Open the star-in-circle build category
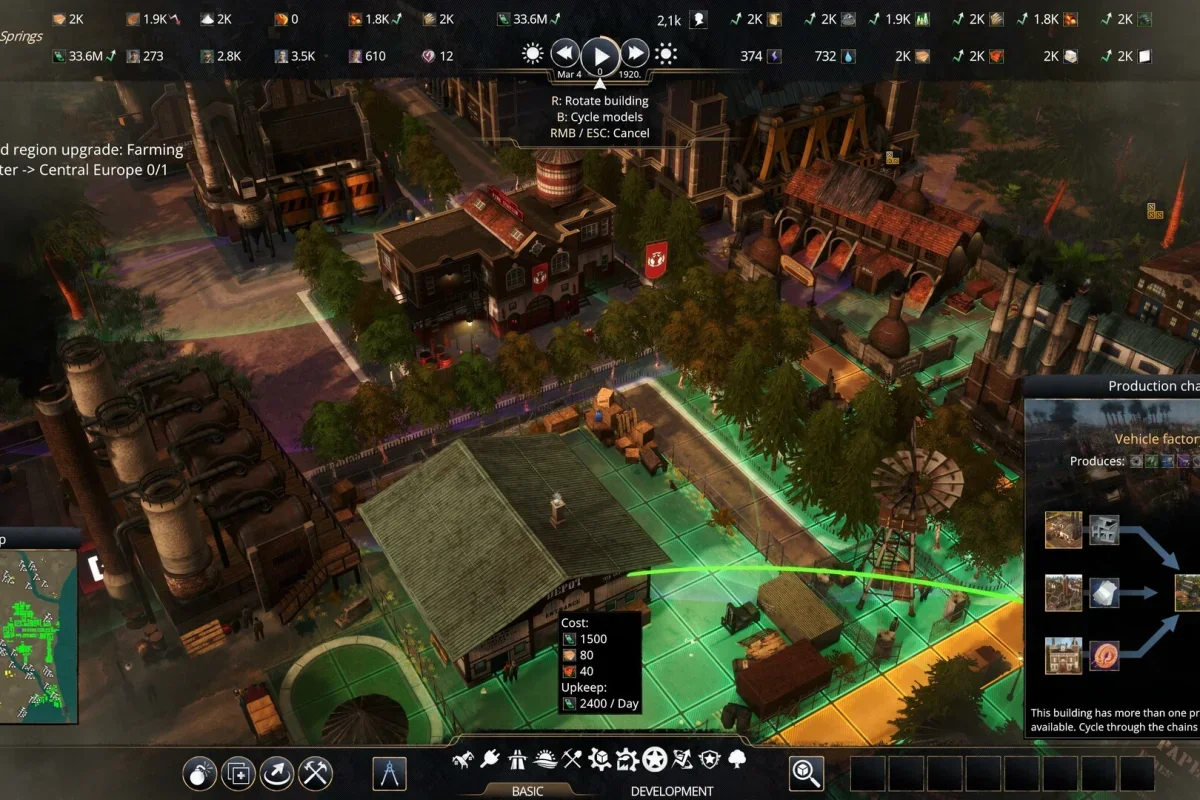The image size is (1200, 800). tap(655, 760)
